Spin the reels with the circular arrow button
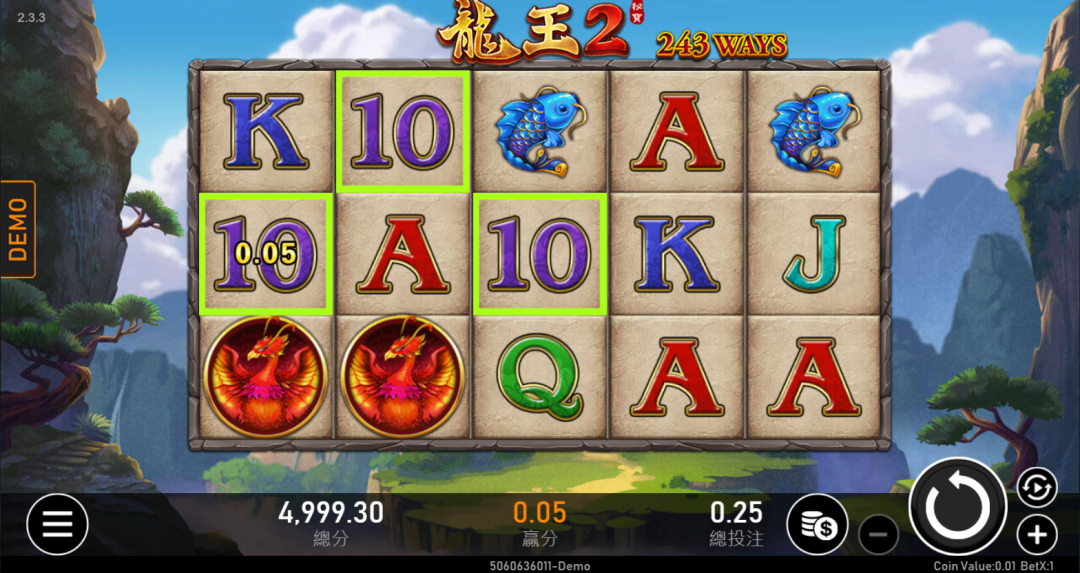The image size is (1080, 573). pos(957,507)
